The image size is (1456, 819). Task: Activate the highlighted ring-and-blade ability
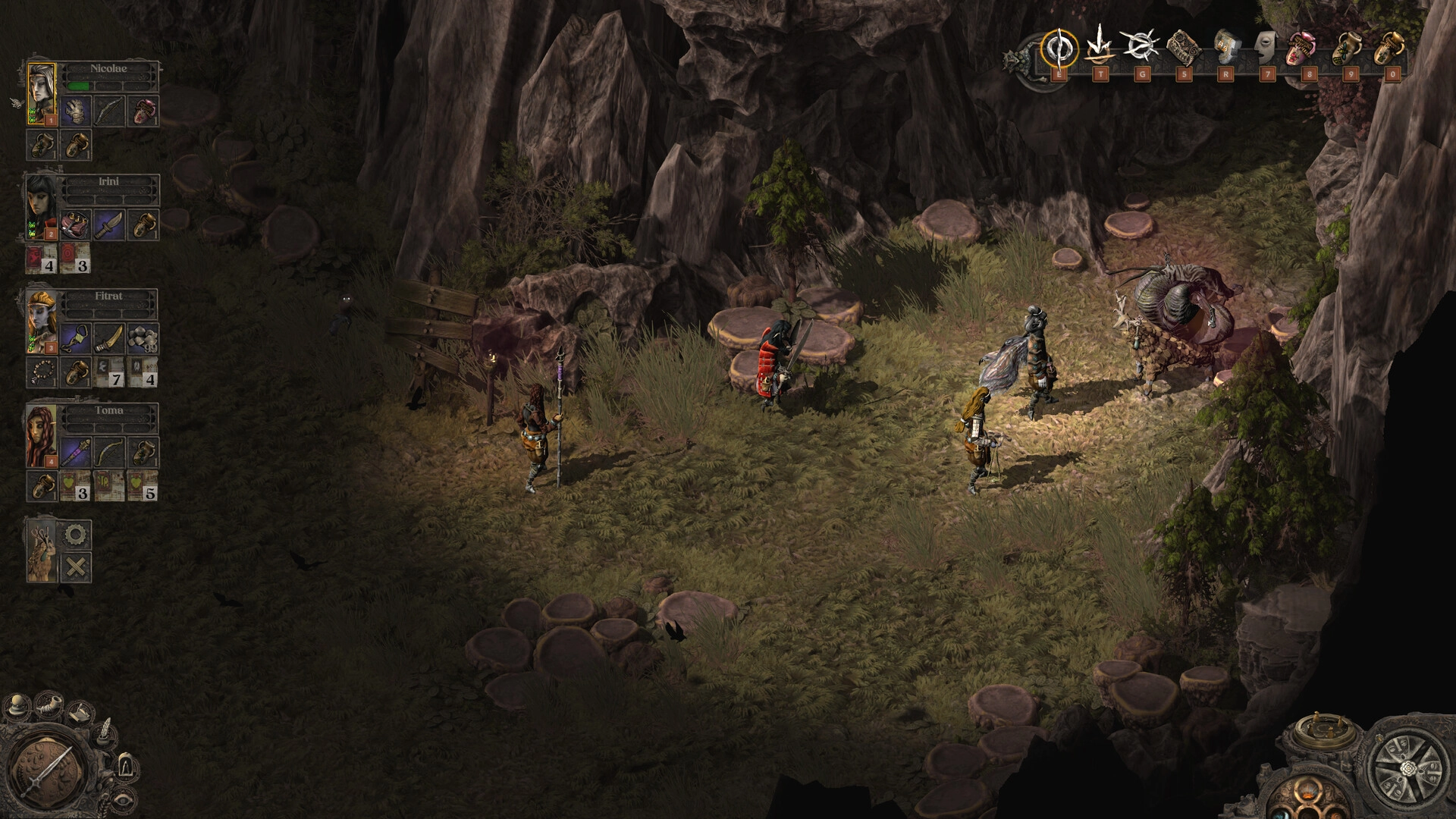tap(1058, 49)
